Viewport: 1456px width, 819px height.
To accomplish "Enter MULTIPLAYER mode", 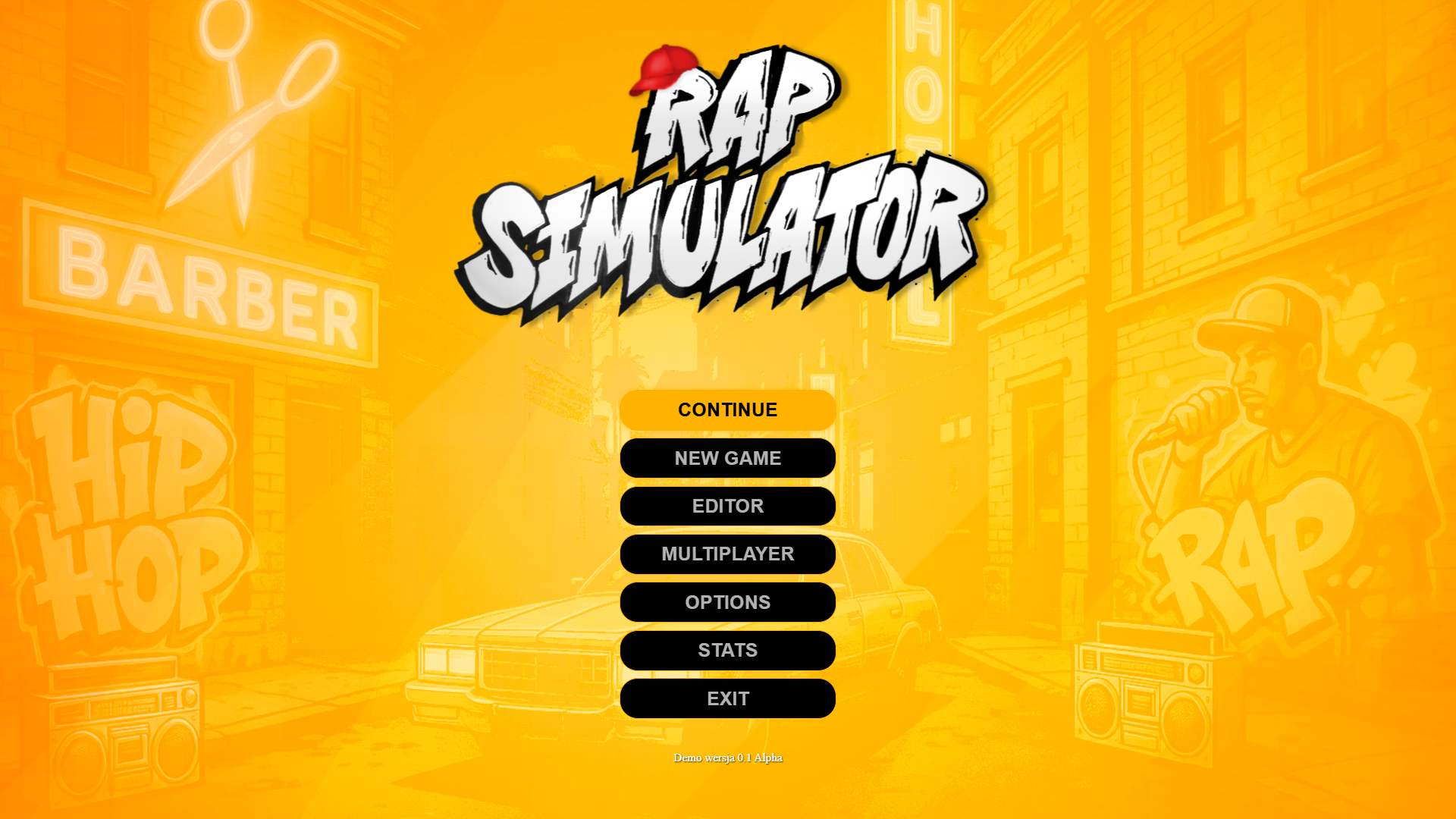I will click(726, 554).
